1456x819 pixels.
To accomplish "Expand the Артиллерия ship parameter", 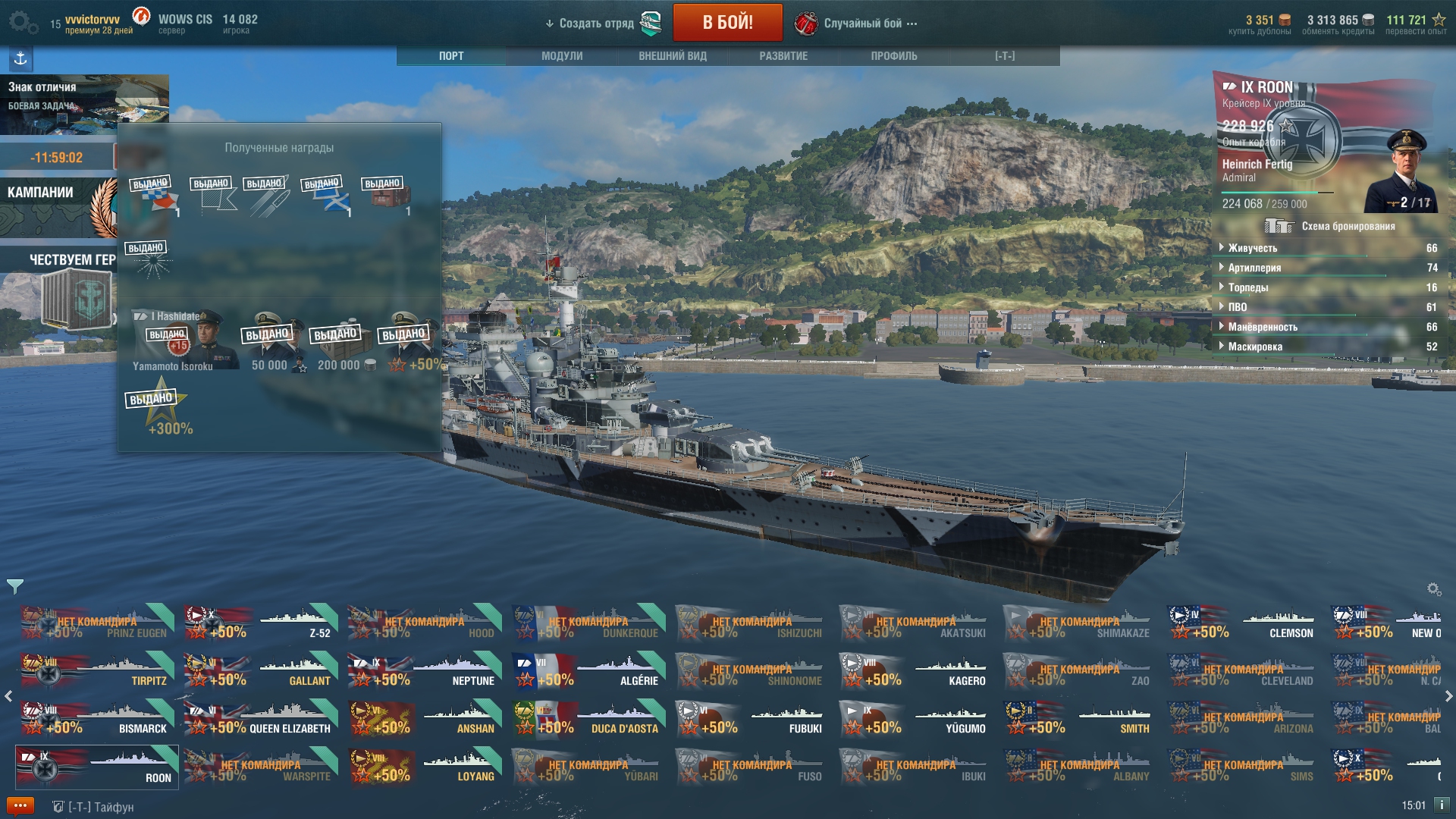I will click(1254, 268).
